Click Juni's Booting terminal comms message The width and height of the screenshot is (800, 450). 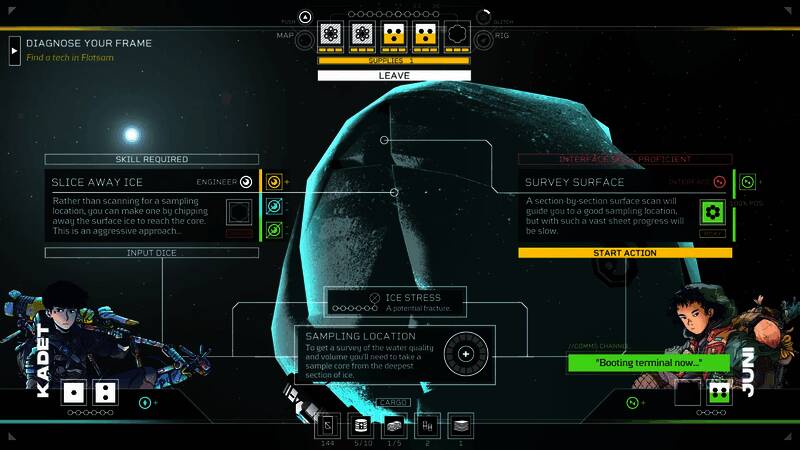pyautogui.click(x=648, y=362)
